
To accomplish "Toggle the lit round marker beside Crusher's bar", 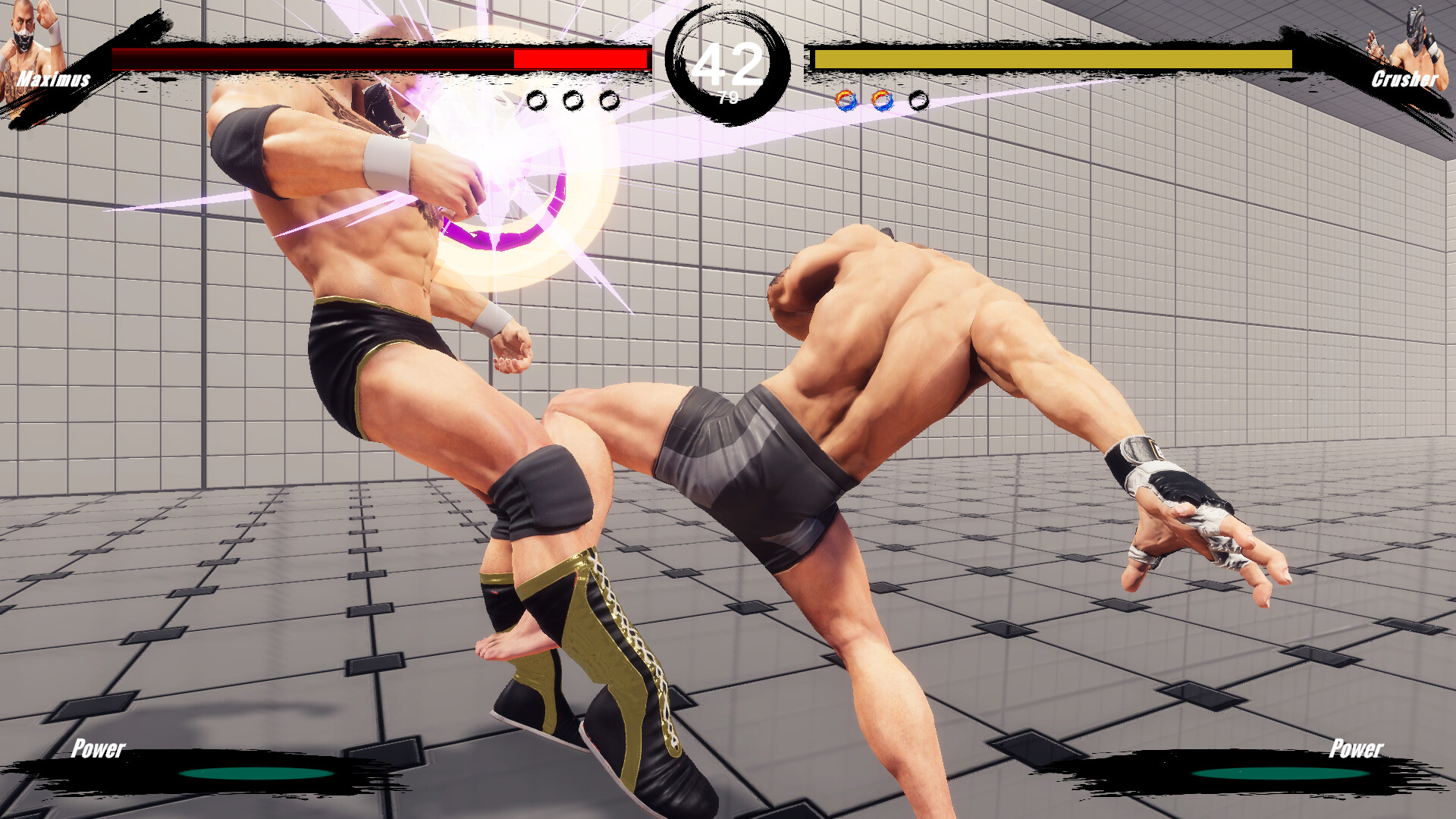I will (846, 99).
